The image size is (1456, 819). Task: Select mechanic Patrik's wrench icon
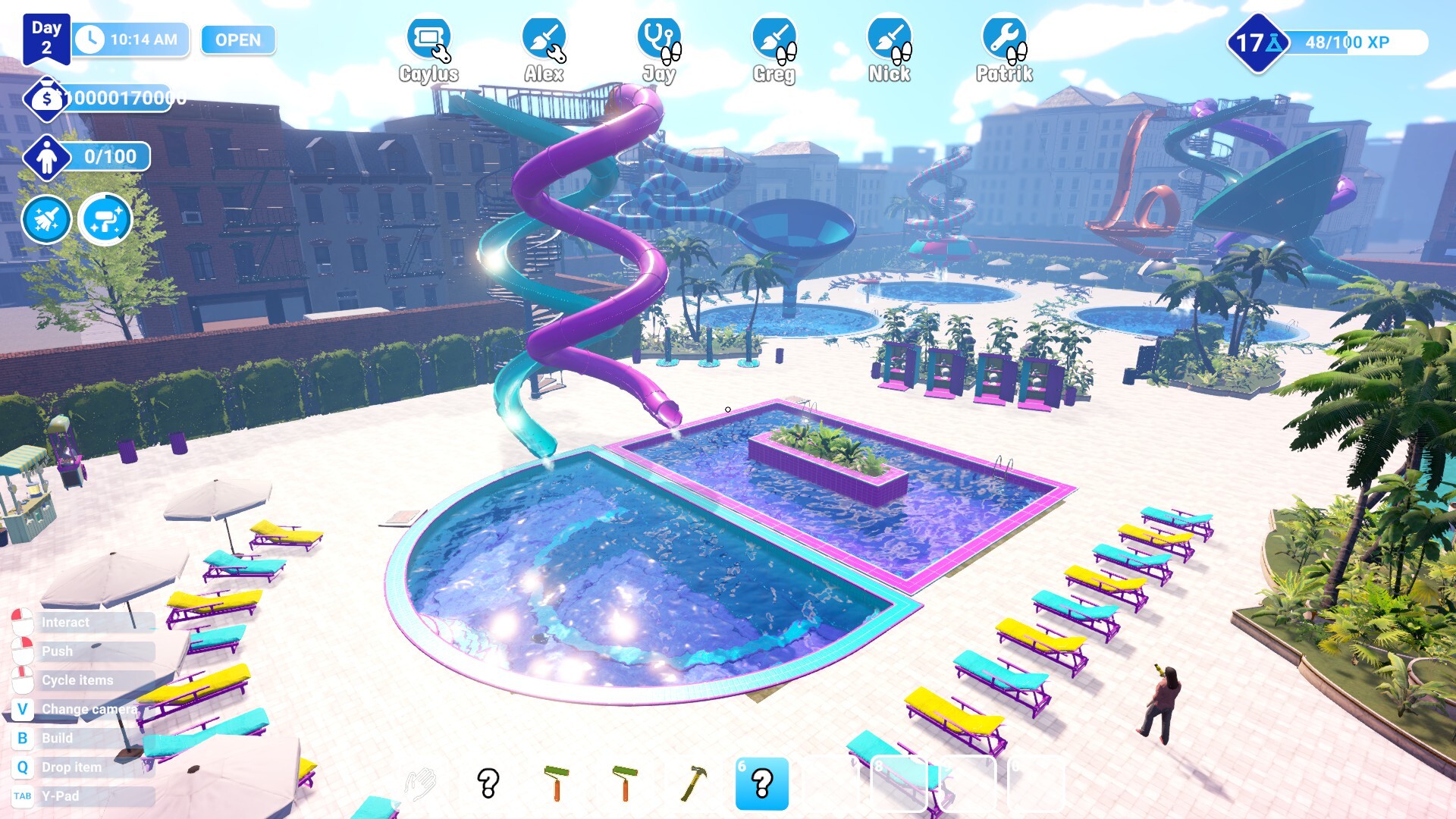pyautogui.click(x=1004, y=38)
